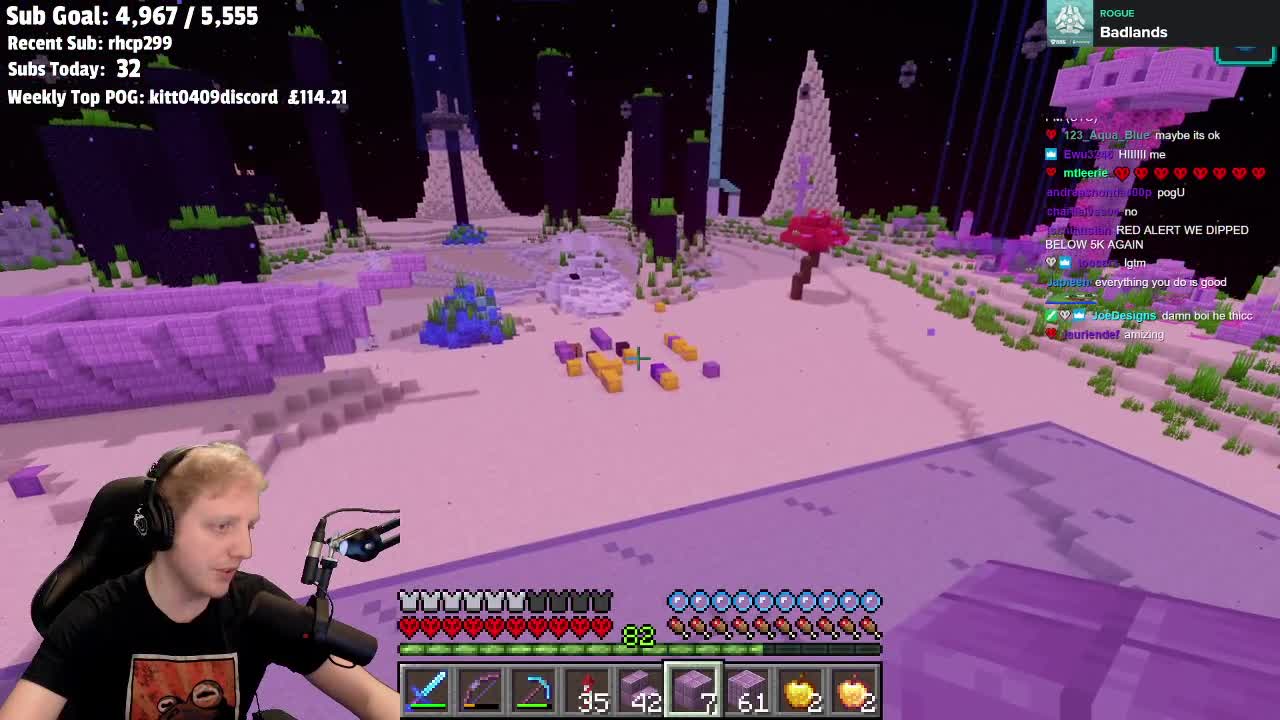Click the highlighted purple block stack of 7
1280x720 pixels.
tap(694, 691)
